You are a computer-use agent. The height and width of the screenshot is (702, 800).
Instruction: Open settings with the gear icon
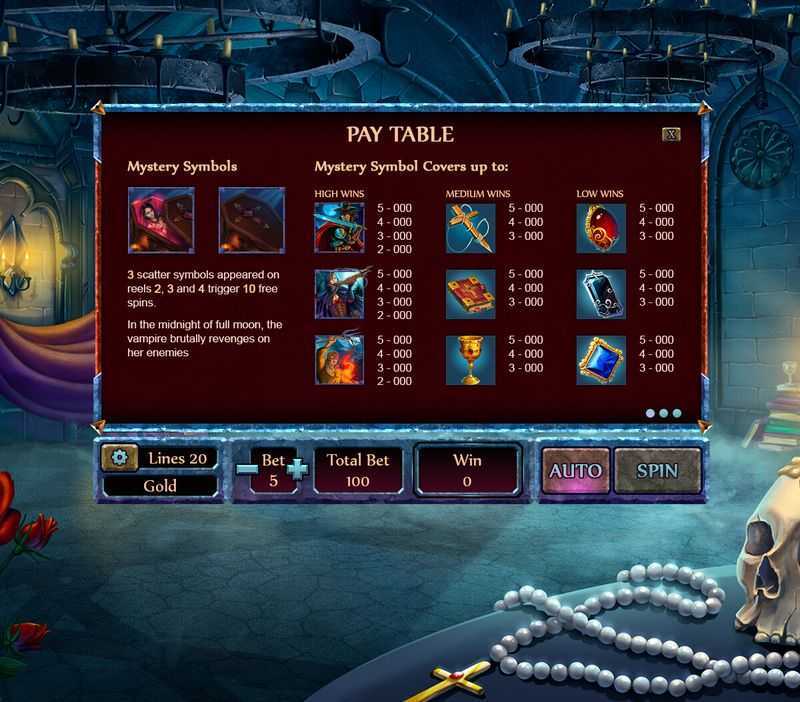tap(120, 458)
